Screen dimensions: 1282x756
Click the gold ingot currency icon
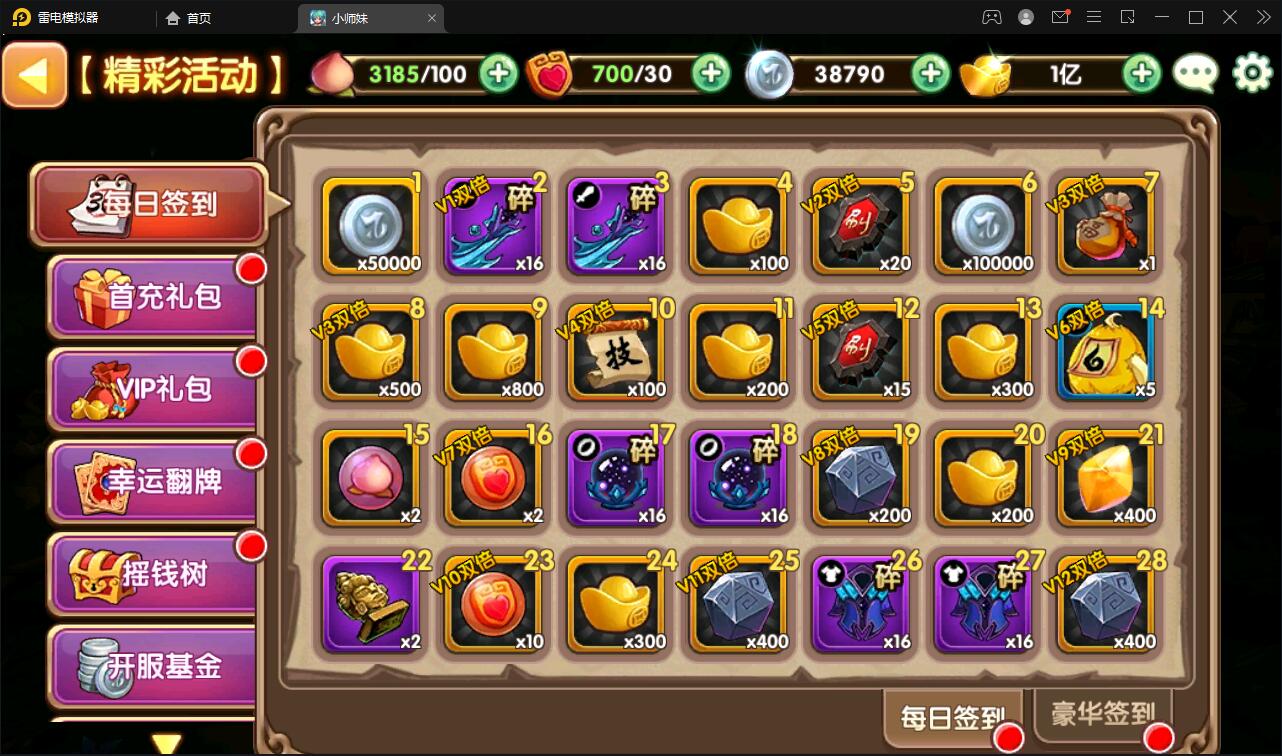988,73
